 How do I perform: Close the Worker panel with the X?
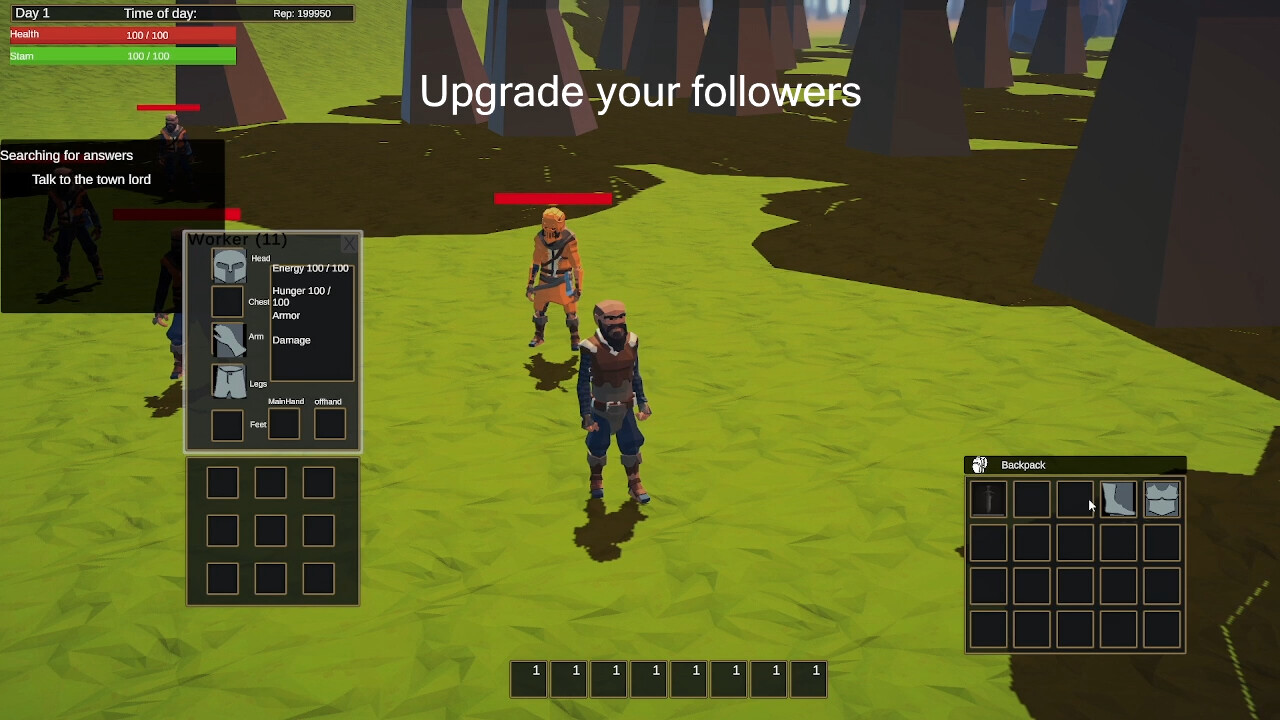point(350,243)
